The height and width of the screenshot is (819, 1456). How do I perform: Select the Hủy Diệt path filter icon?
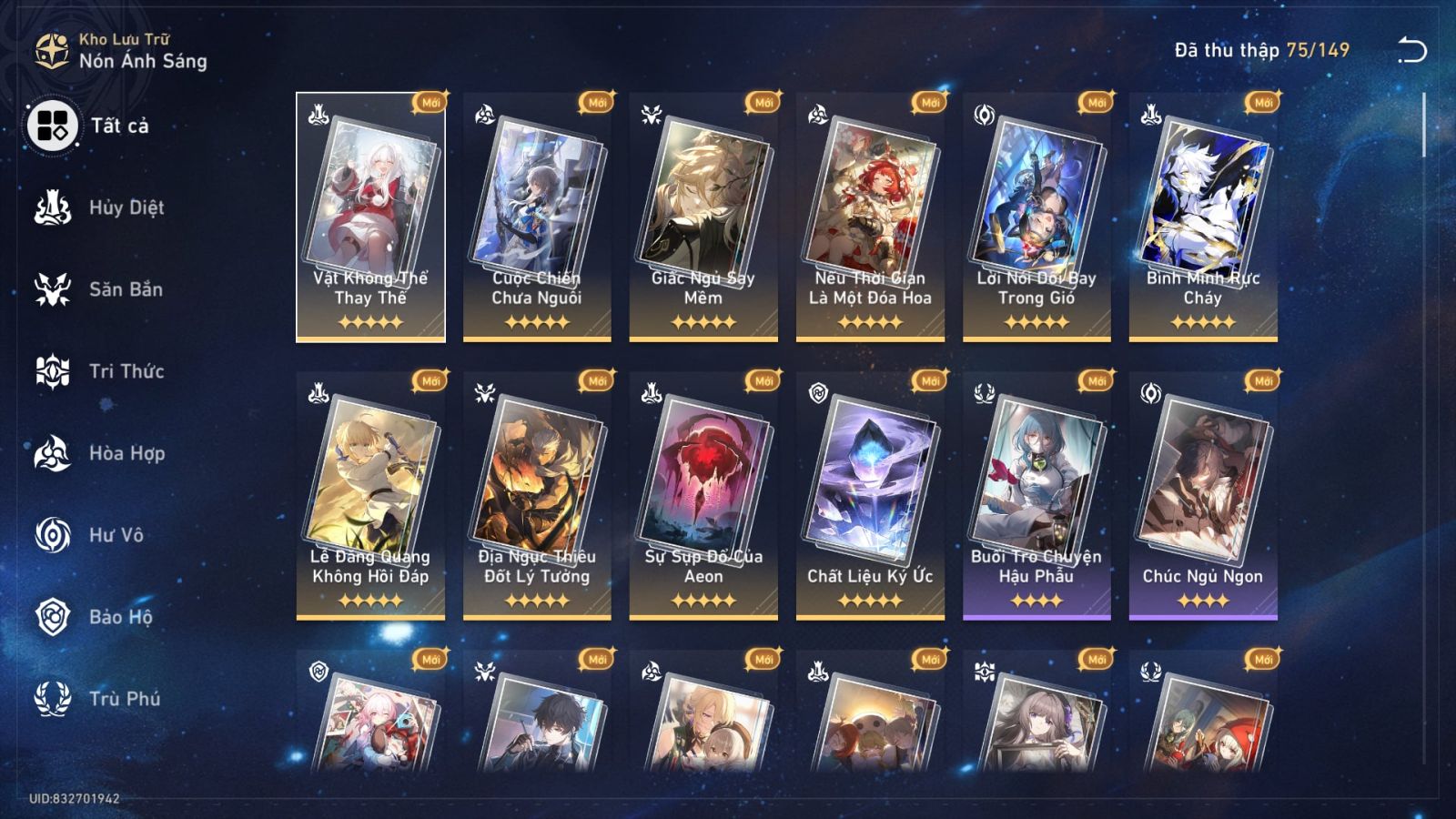[x=55, y=207]
